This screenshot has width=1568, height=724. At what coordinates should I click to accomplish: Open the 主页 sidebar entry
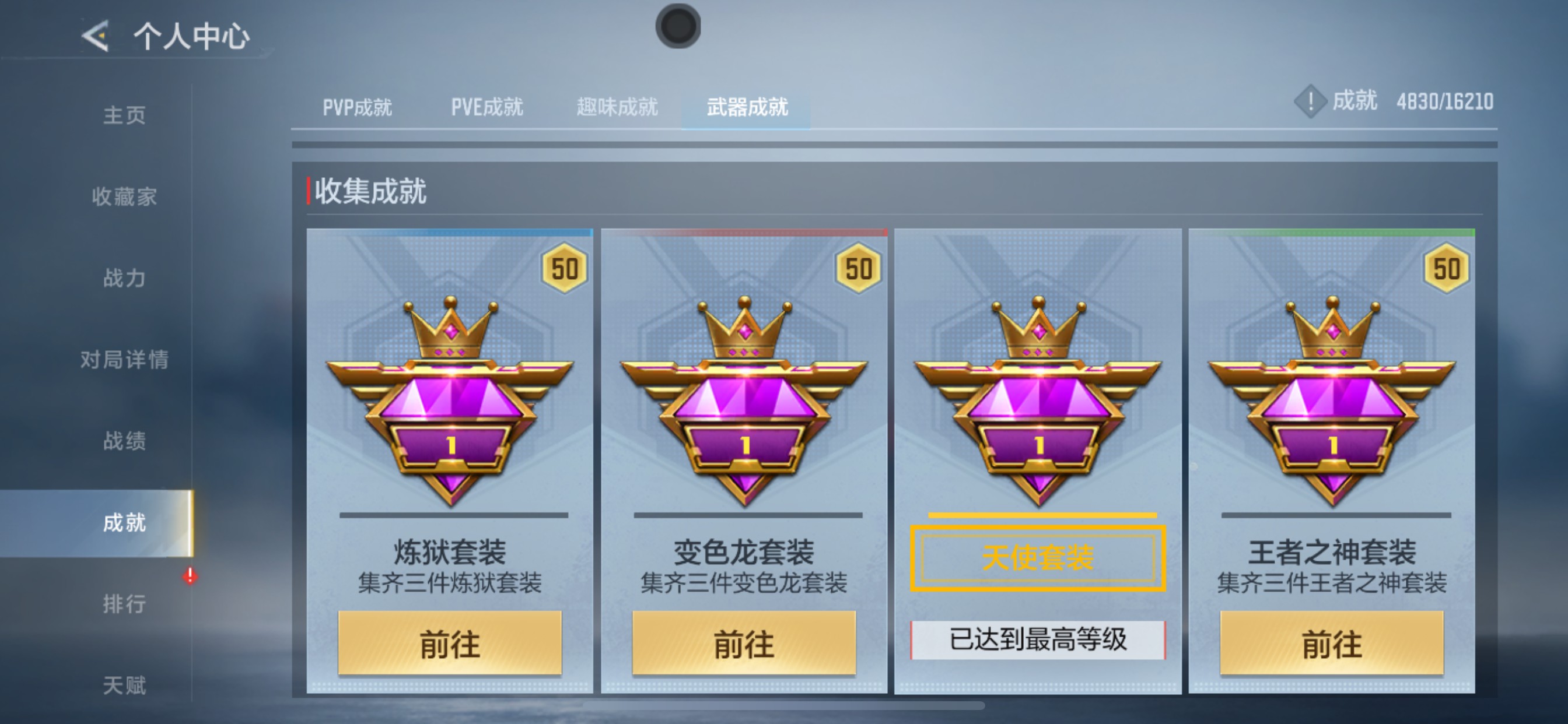[x=127, y=115]
